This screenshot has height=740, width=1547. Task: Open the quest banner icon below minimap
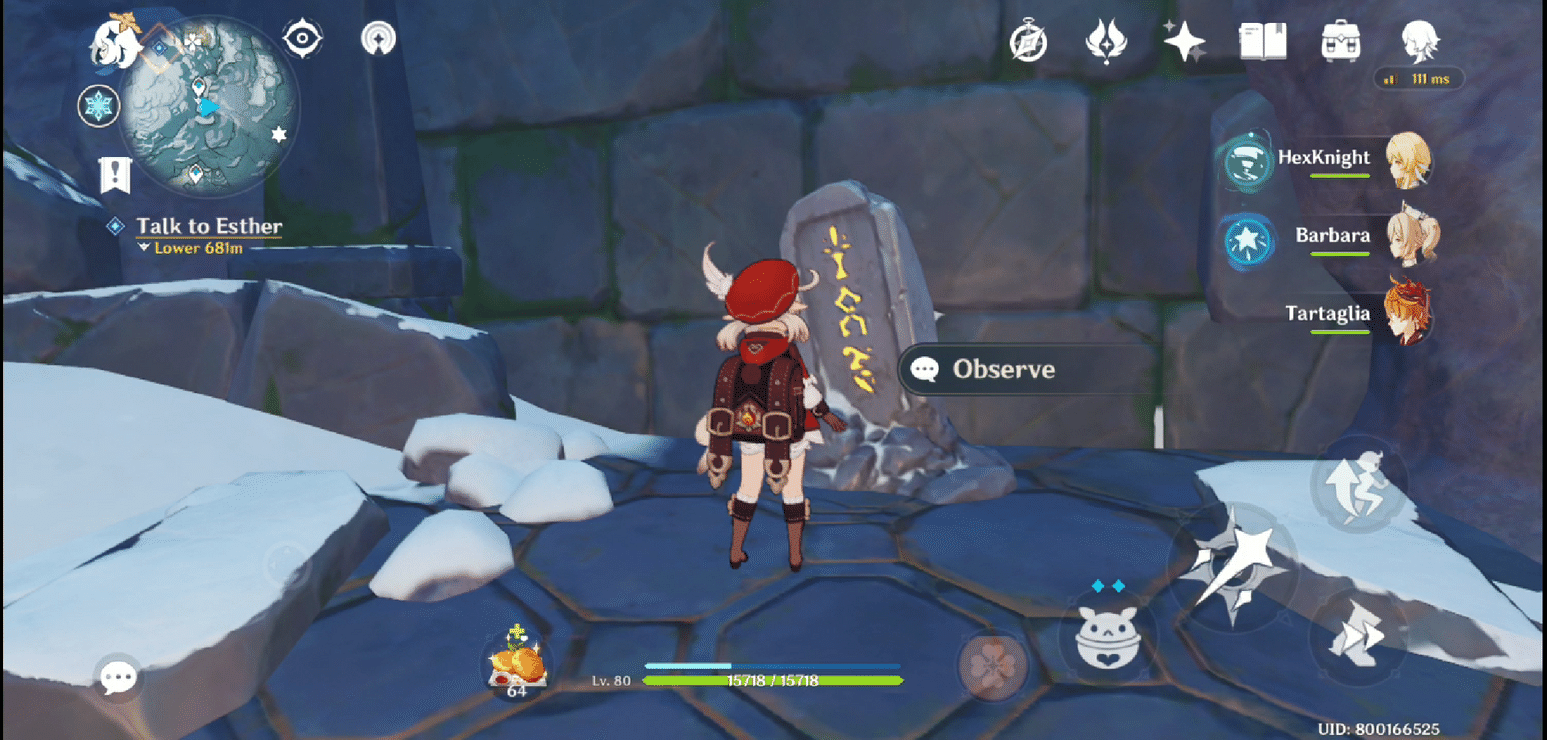point(113,175)
